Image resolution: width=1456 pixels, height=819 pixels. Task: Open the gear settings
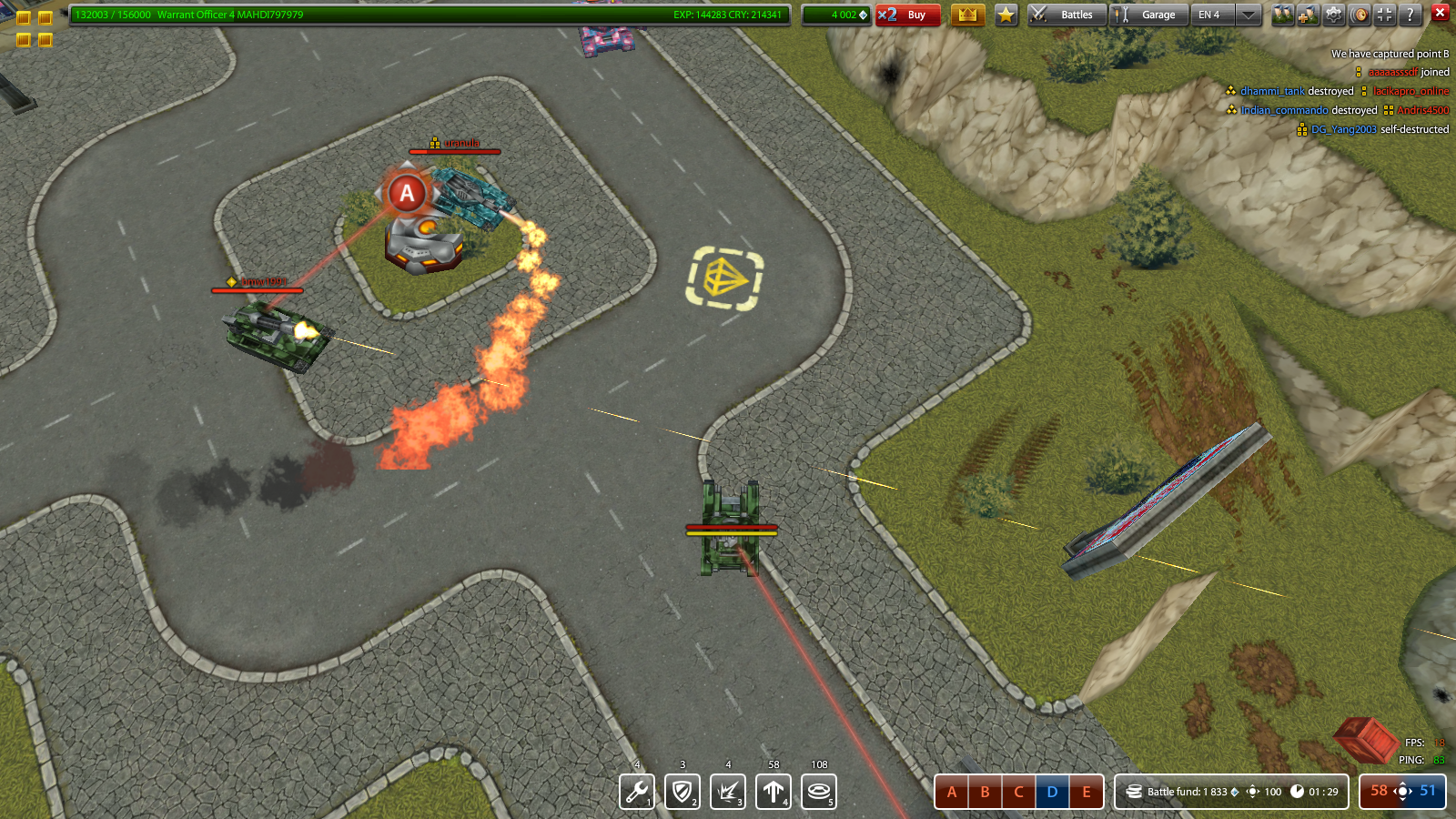pyautogui.click(x=1334, y=15)
